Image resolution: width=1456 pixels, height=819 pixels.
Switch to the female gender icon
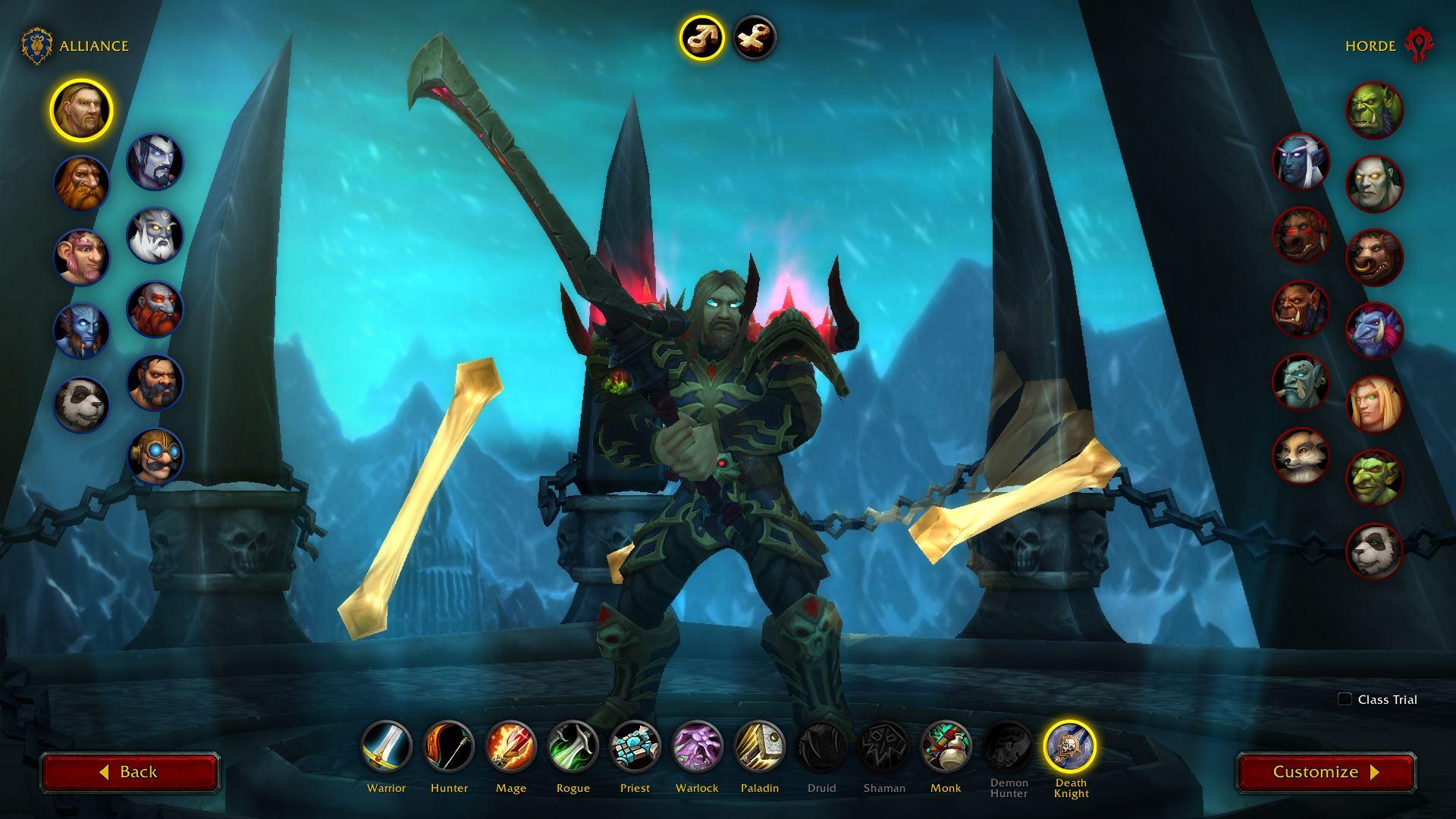755,38
